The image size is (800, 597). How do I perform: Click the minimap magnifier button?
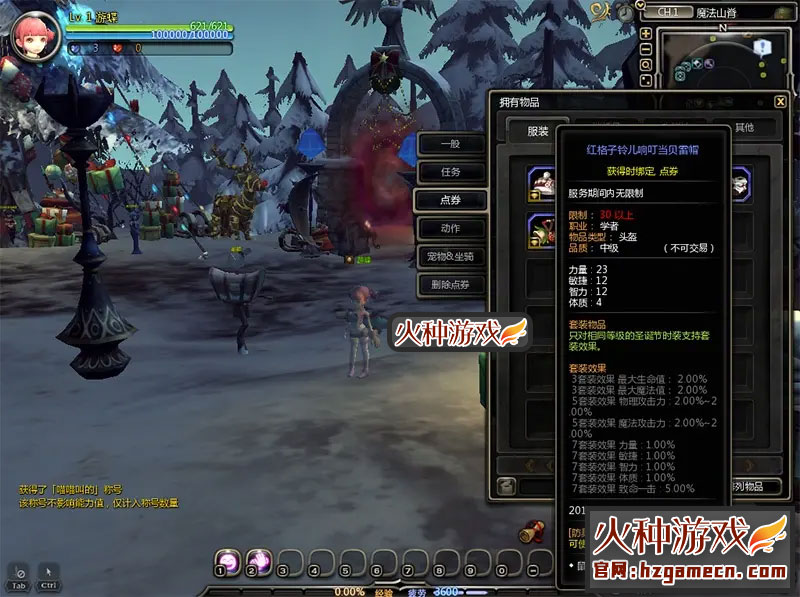click(x=646, y=64)
